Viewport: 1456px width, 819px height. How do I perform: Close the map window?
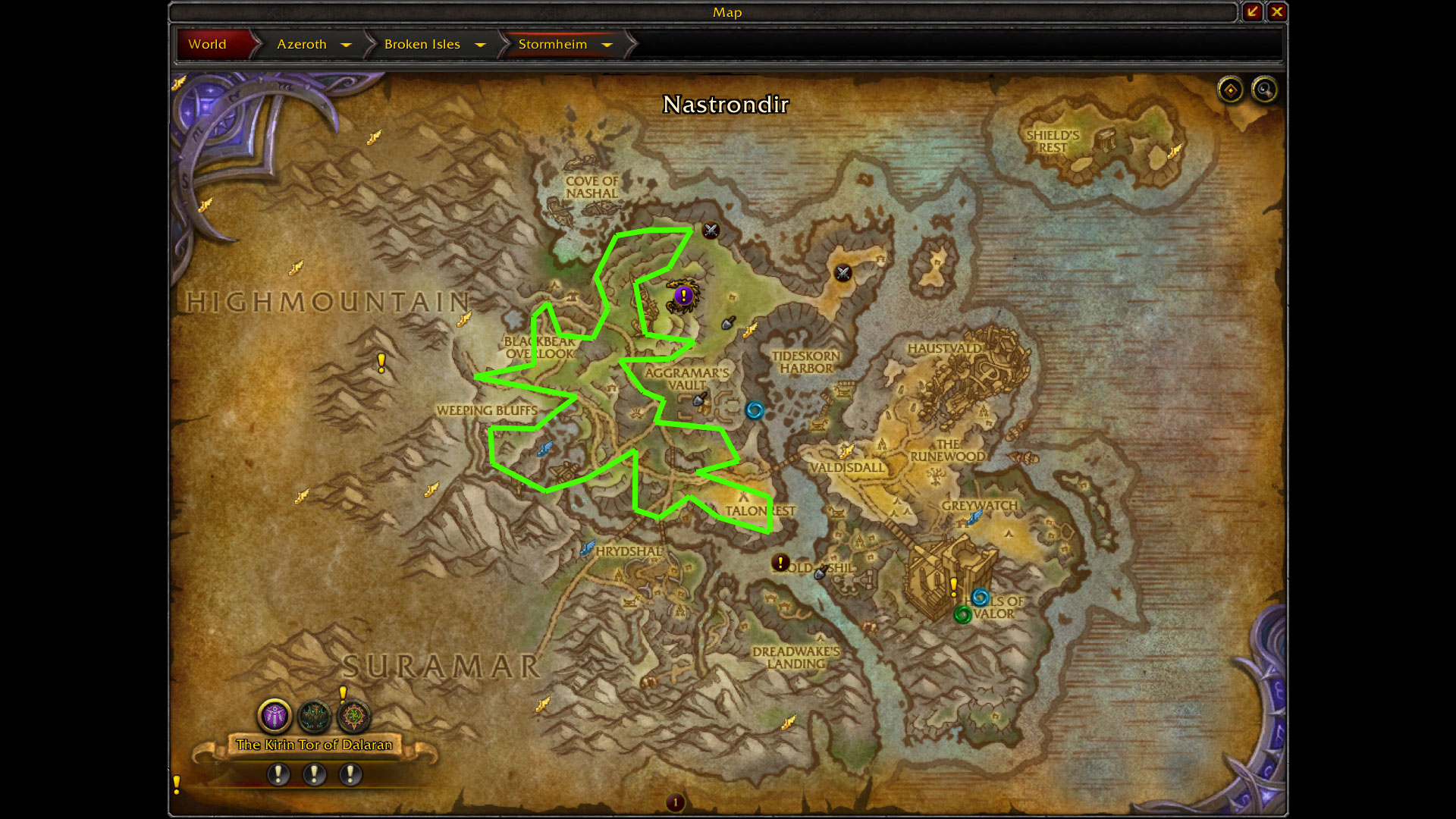point(1277,11)
